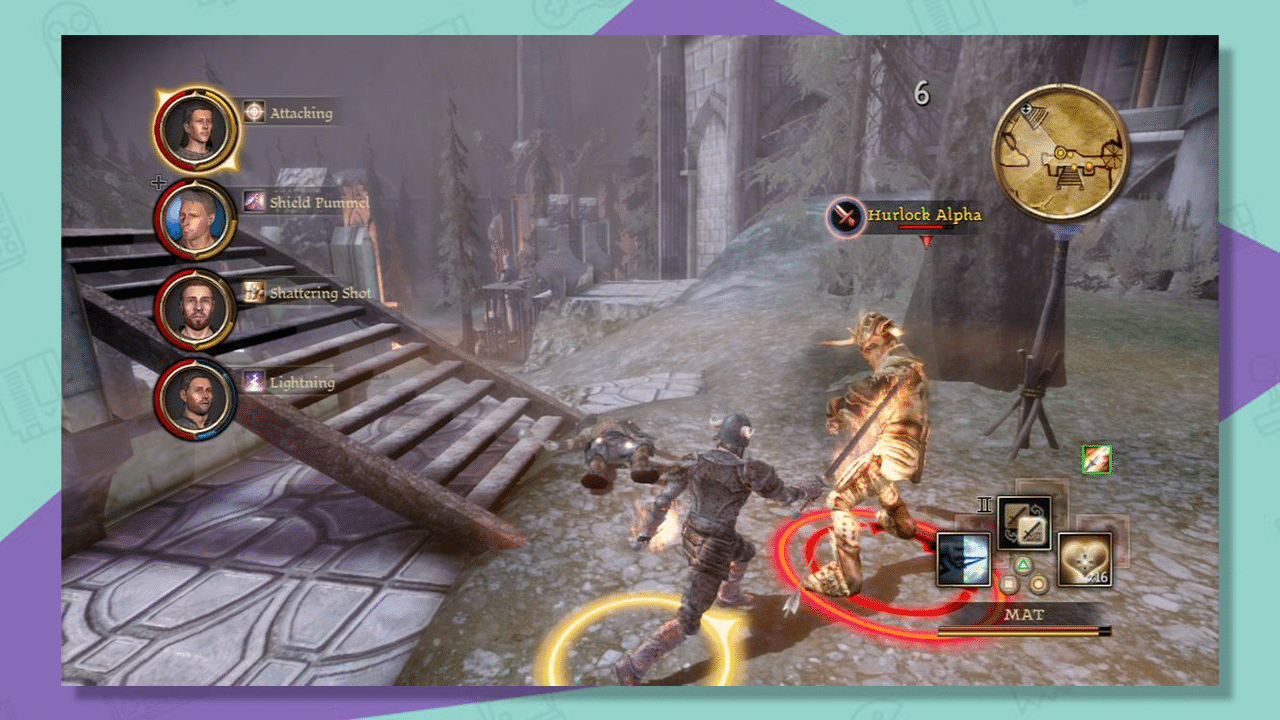Click MAT's health bar slider

pos(1022,630)
